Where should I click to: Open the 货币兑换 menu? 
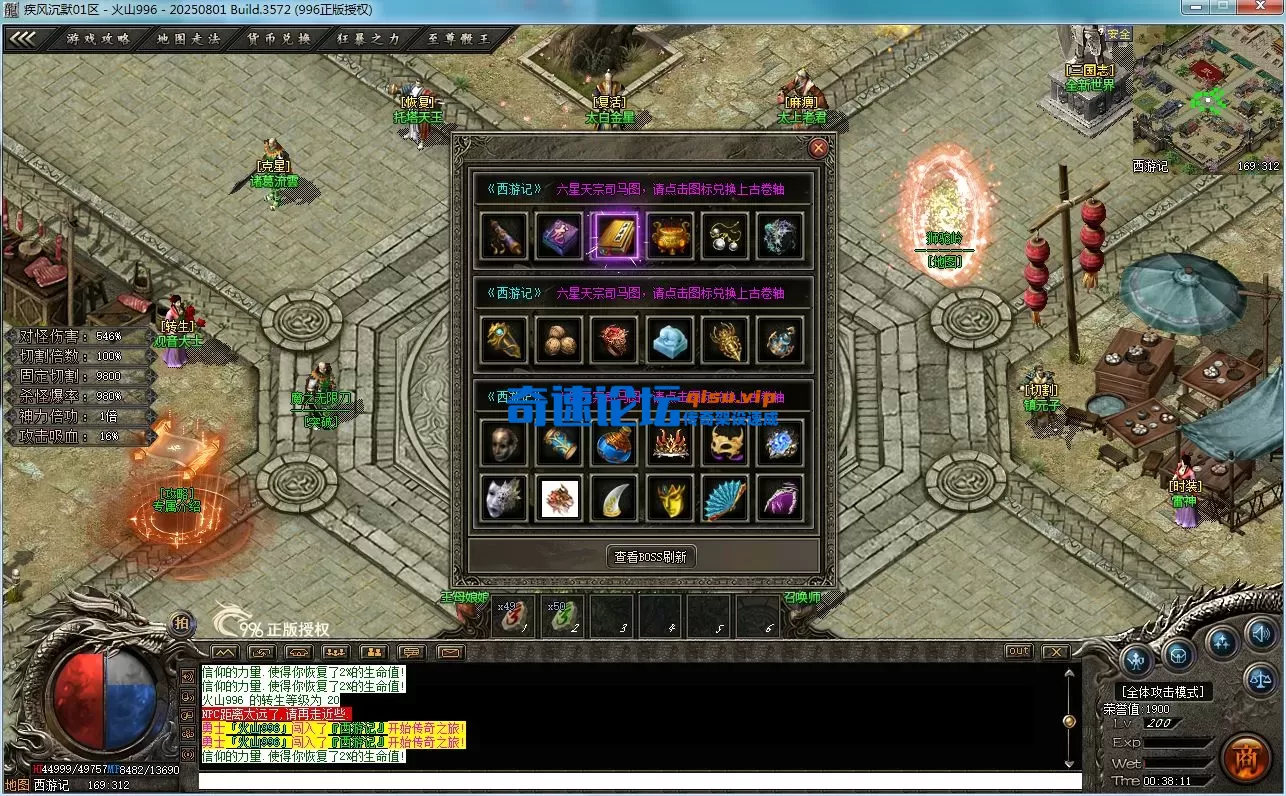coord(279,39)
